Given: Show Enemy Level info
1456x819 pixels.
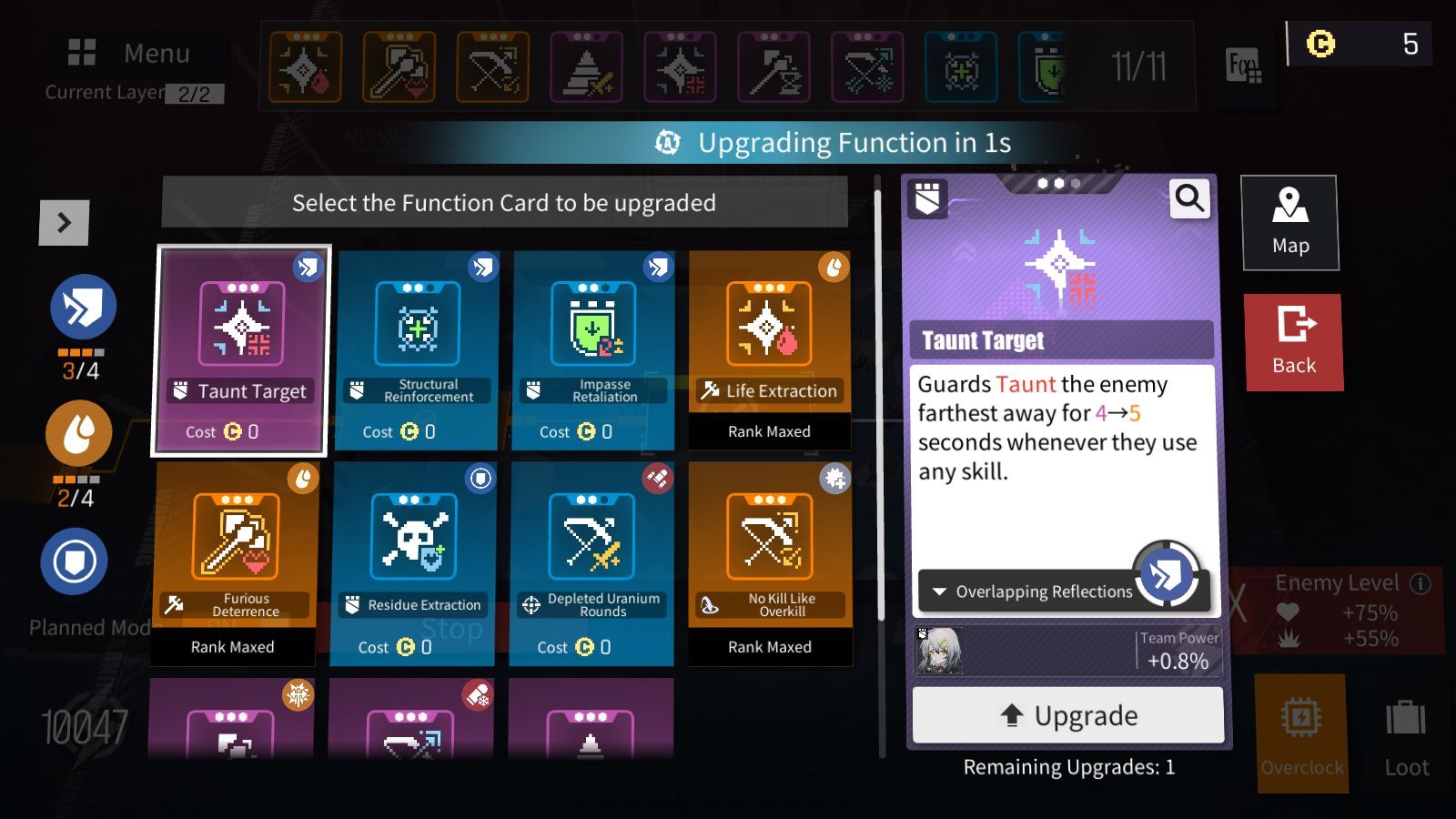Looking at the screenshot, I should tap(1420, 583).
